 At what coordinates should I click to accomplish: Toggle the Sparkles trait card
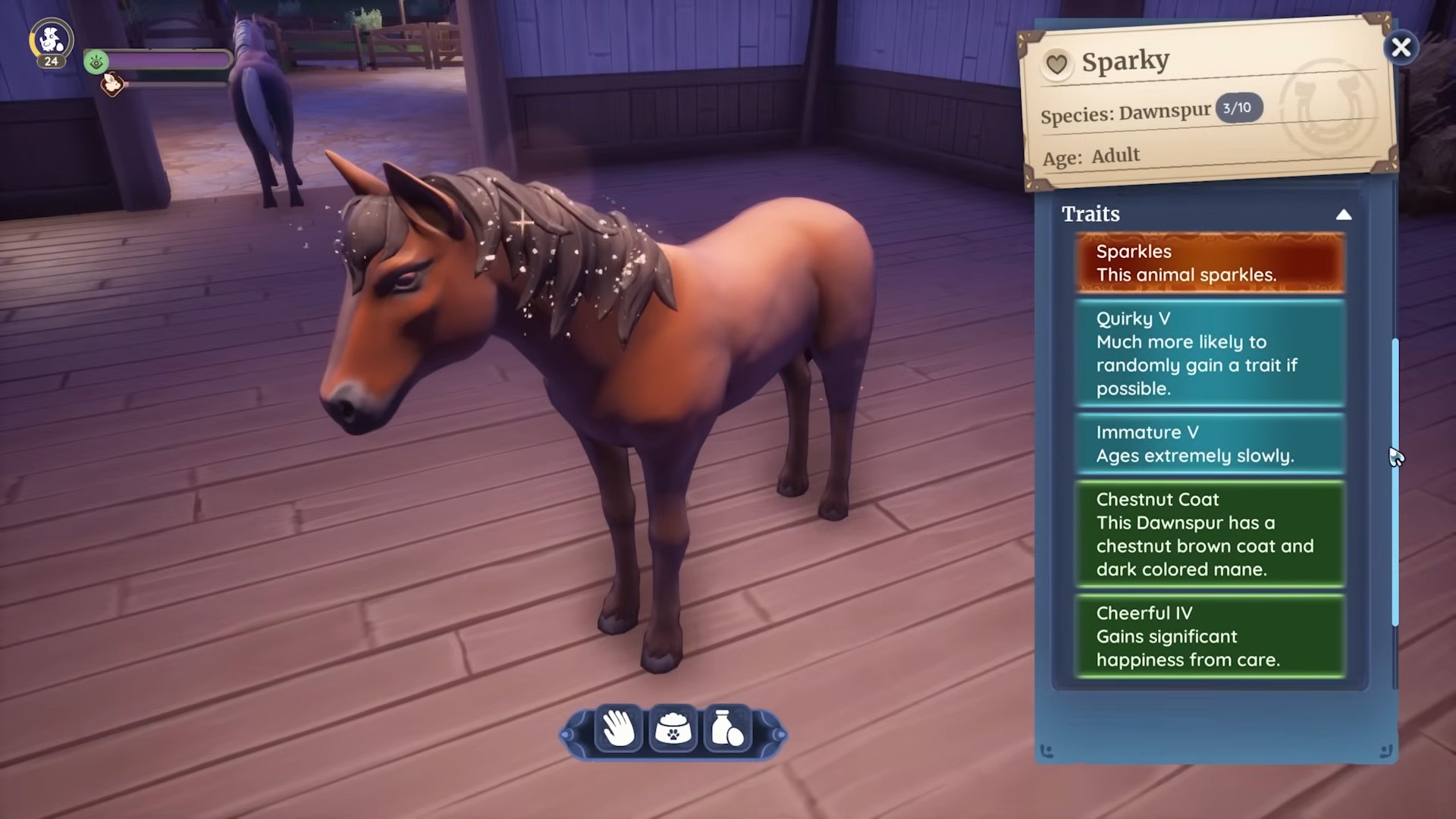(1210, 262)
